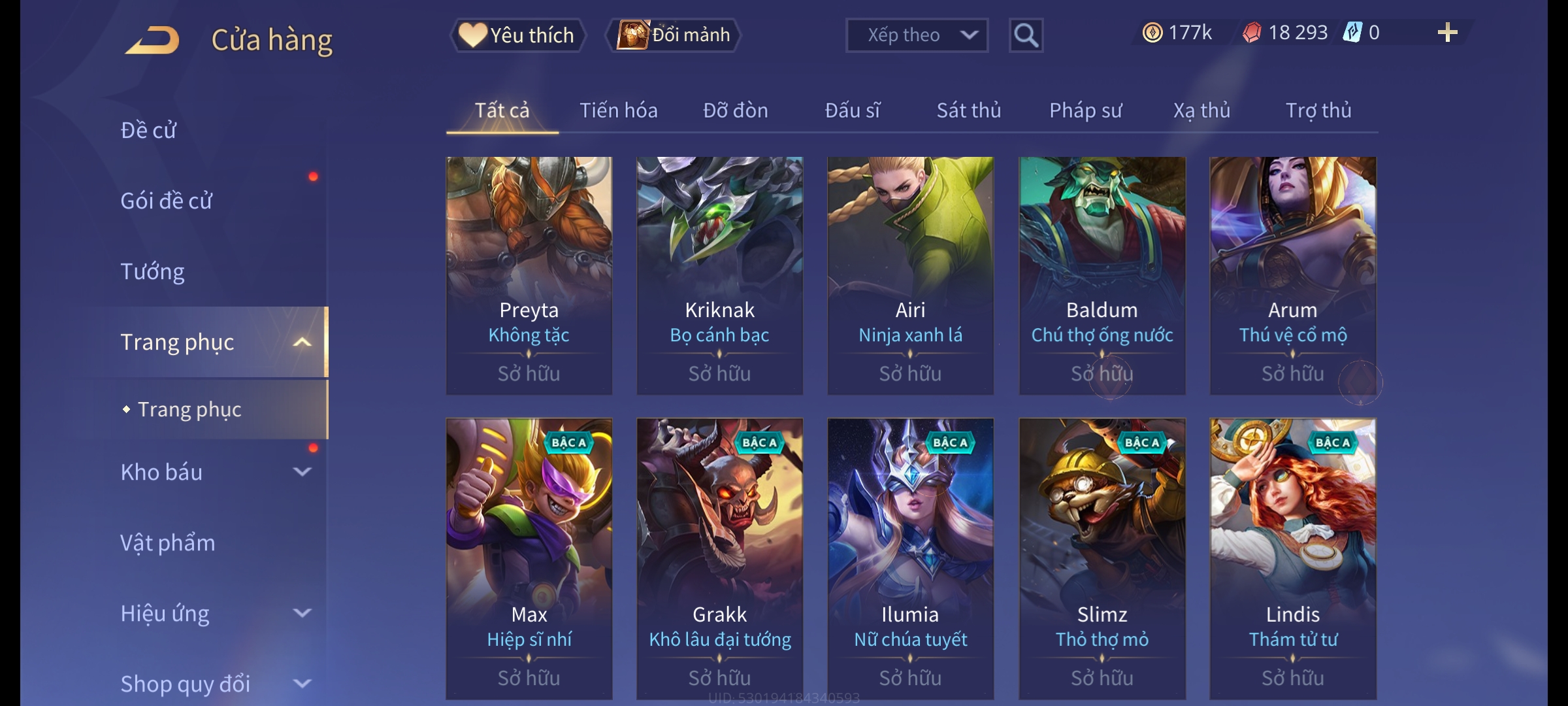Open the Tướng shop section

coord(153,271)
